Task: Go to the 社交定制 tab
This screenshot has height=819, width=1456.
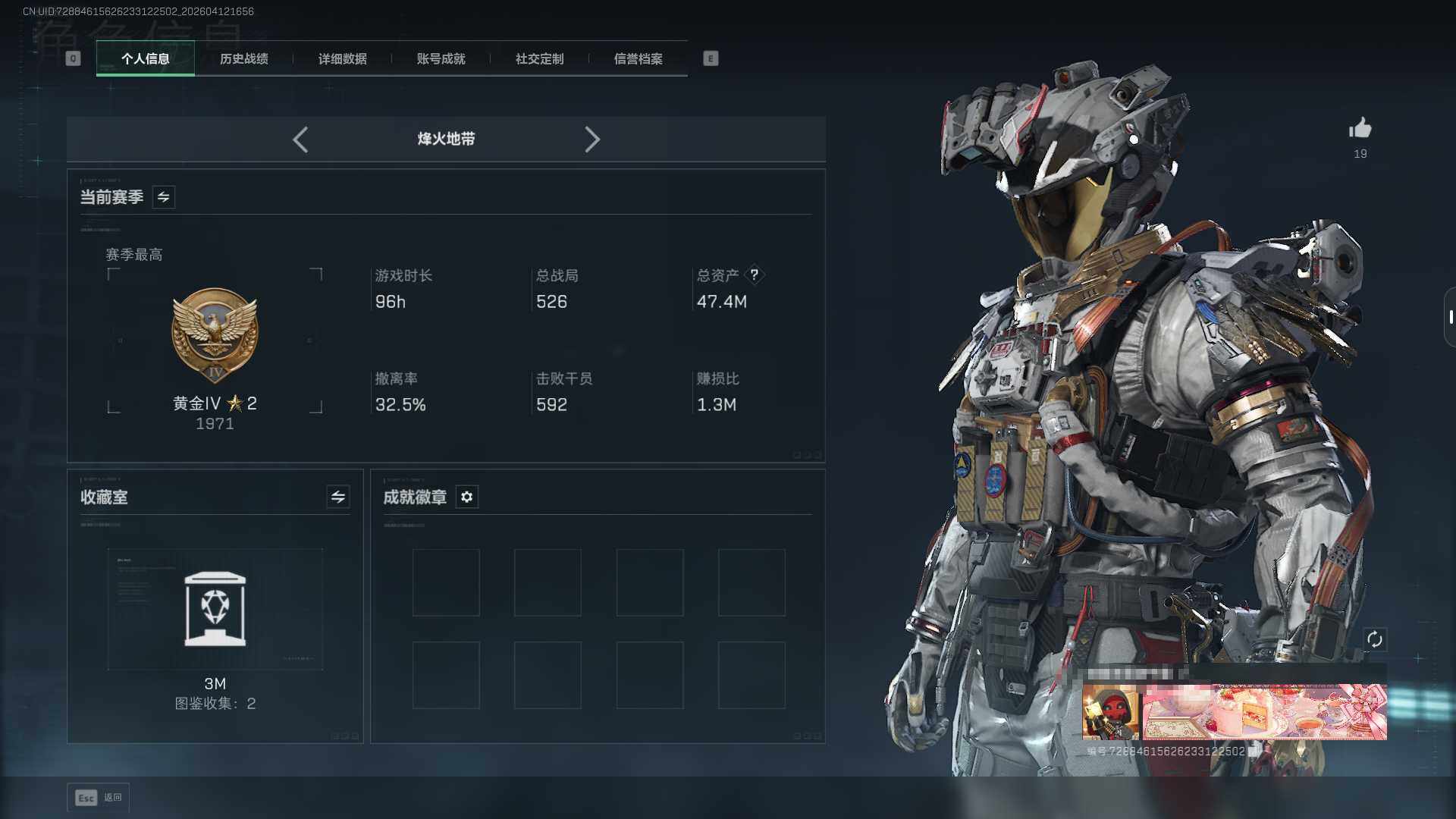Action: (x=539, y=58)
